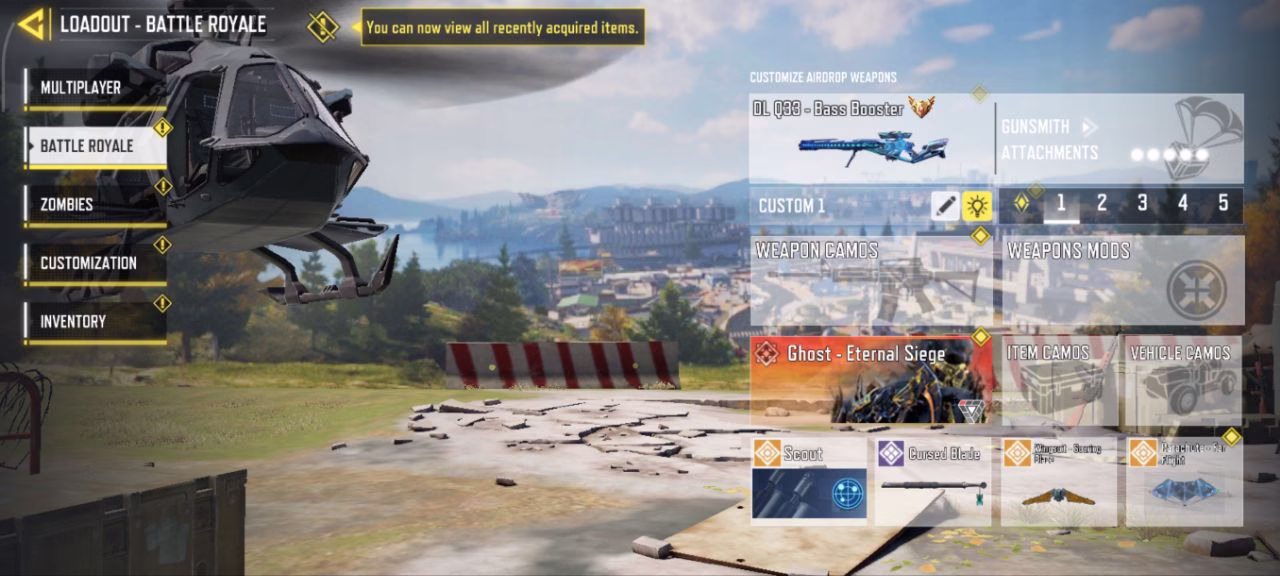Switch to the Zombies tab
Viewport: 1280px width, 576px height.
coord(95,205)
